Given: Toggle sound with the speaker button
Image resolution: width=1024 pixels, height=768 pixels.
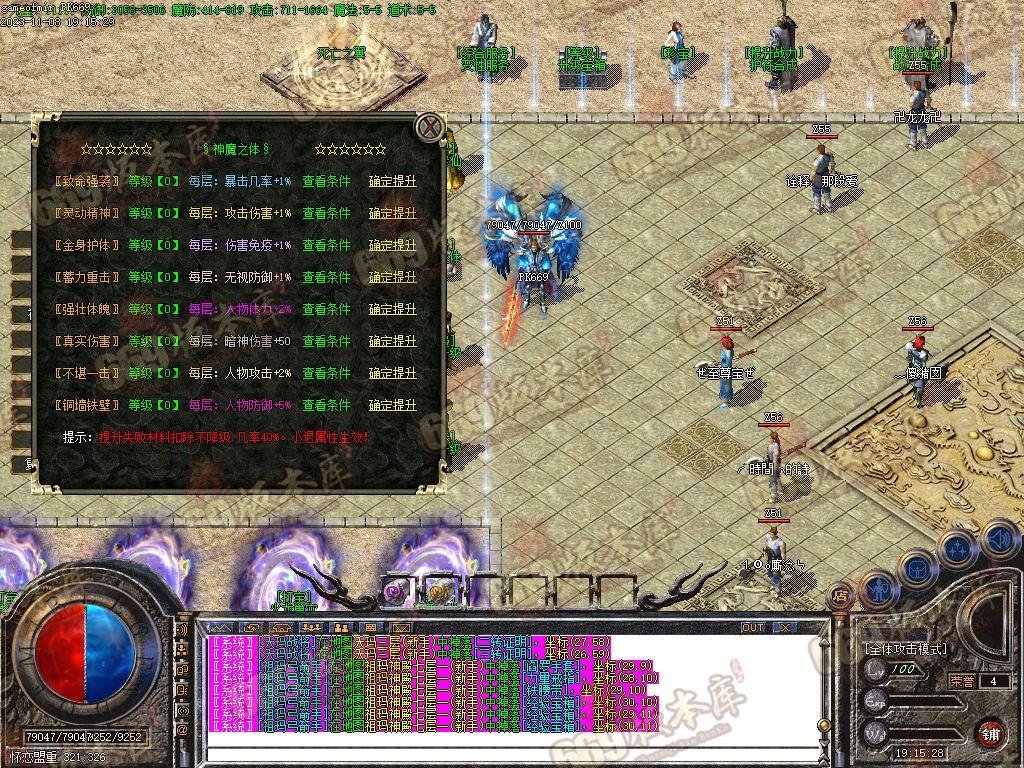Looking at the screenshot, I should (1000, 540).
